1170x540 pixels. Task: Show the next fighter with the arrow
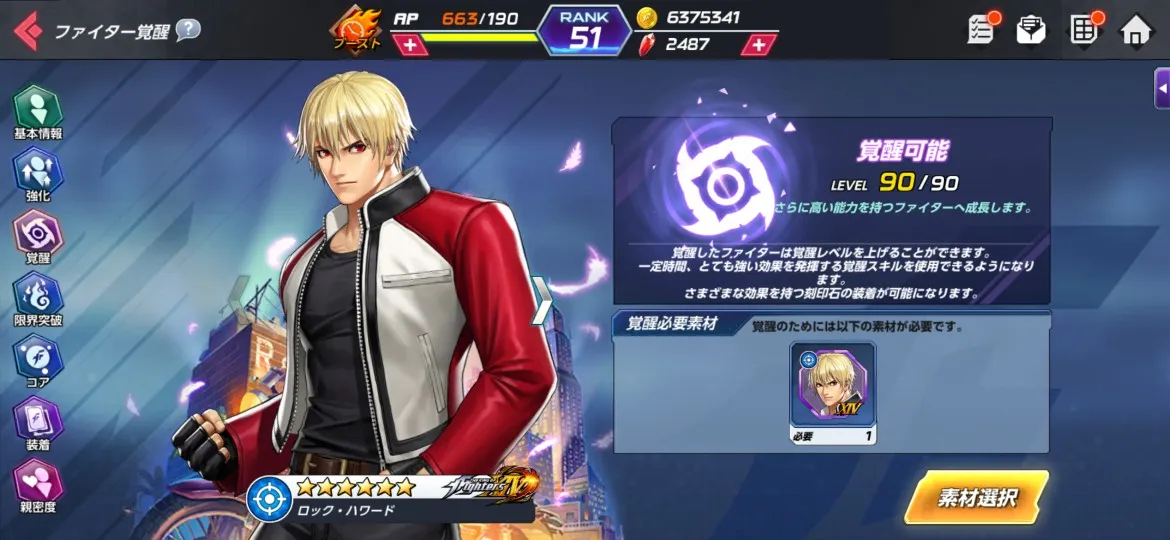click(542, 300)
